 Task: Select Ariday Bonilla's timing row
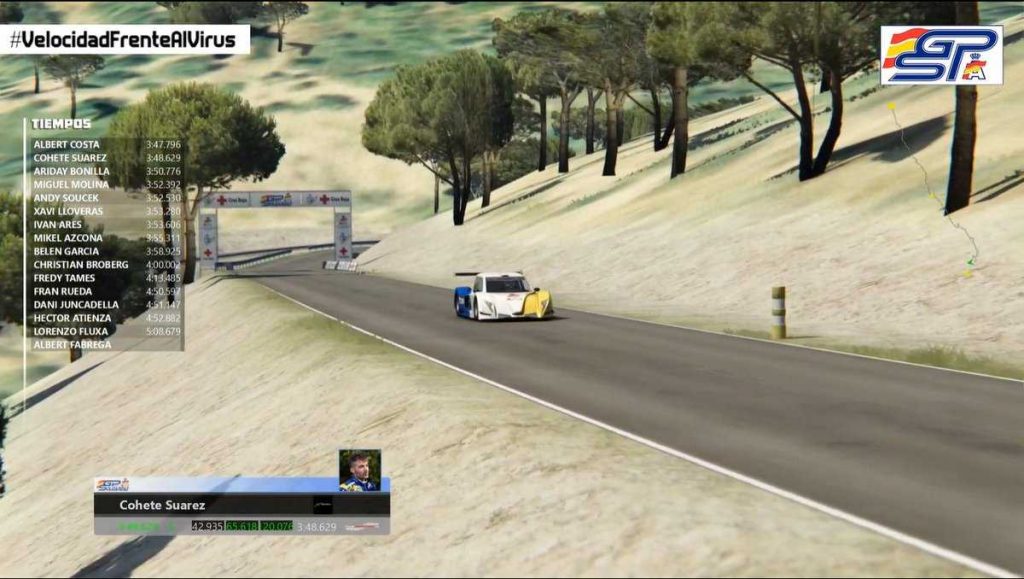(105, 171)
